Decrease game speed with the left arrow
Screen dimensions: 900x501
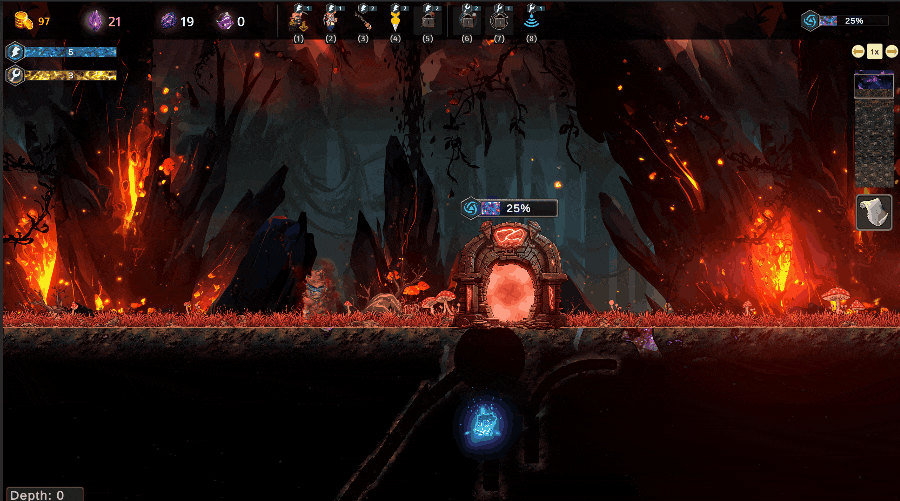[x=858, y=51]
